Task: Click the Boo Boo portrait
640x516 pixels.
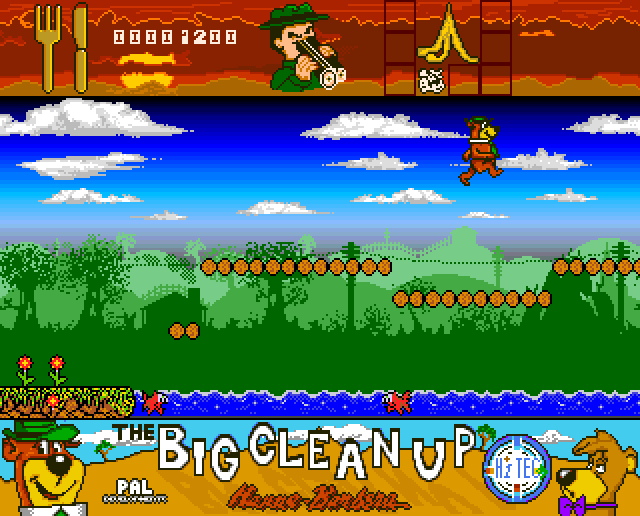Action: tap(598, 470)
